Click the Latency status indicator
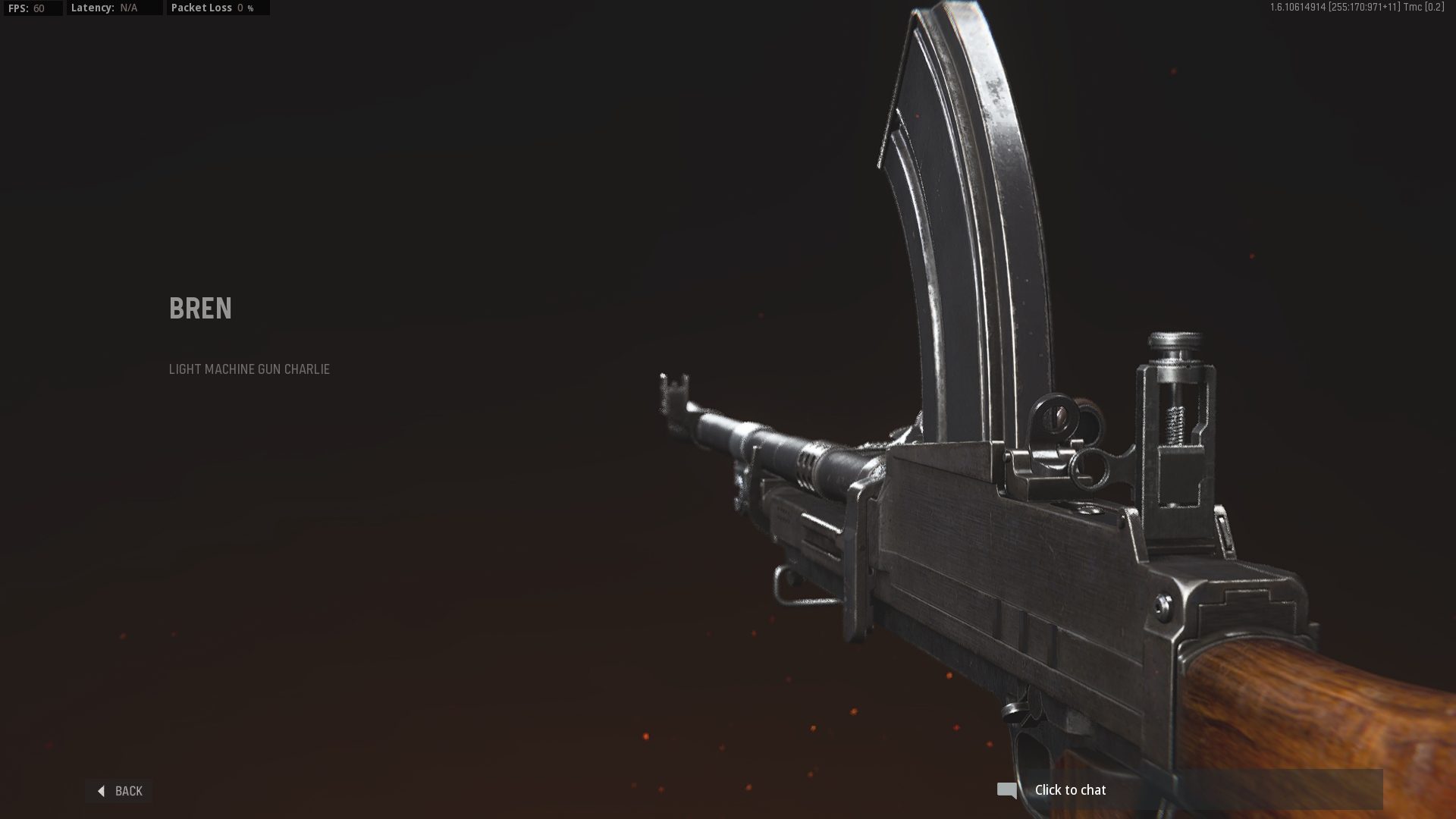 [x=106, y=8]
